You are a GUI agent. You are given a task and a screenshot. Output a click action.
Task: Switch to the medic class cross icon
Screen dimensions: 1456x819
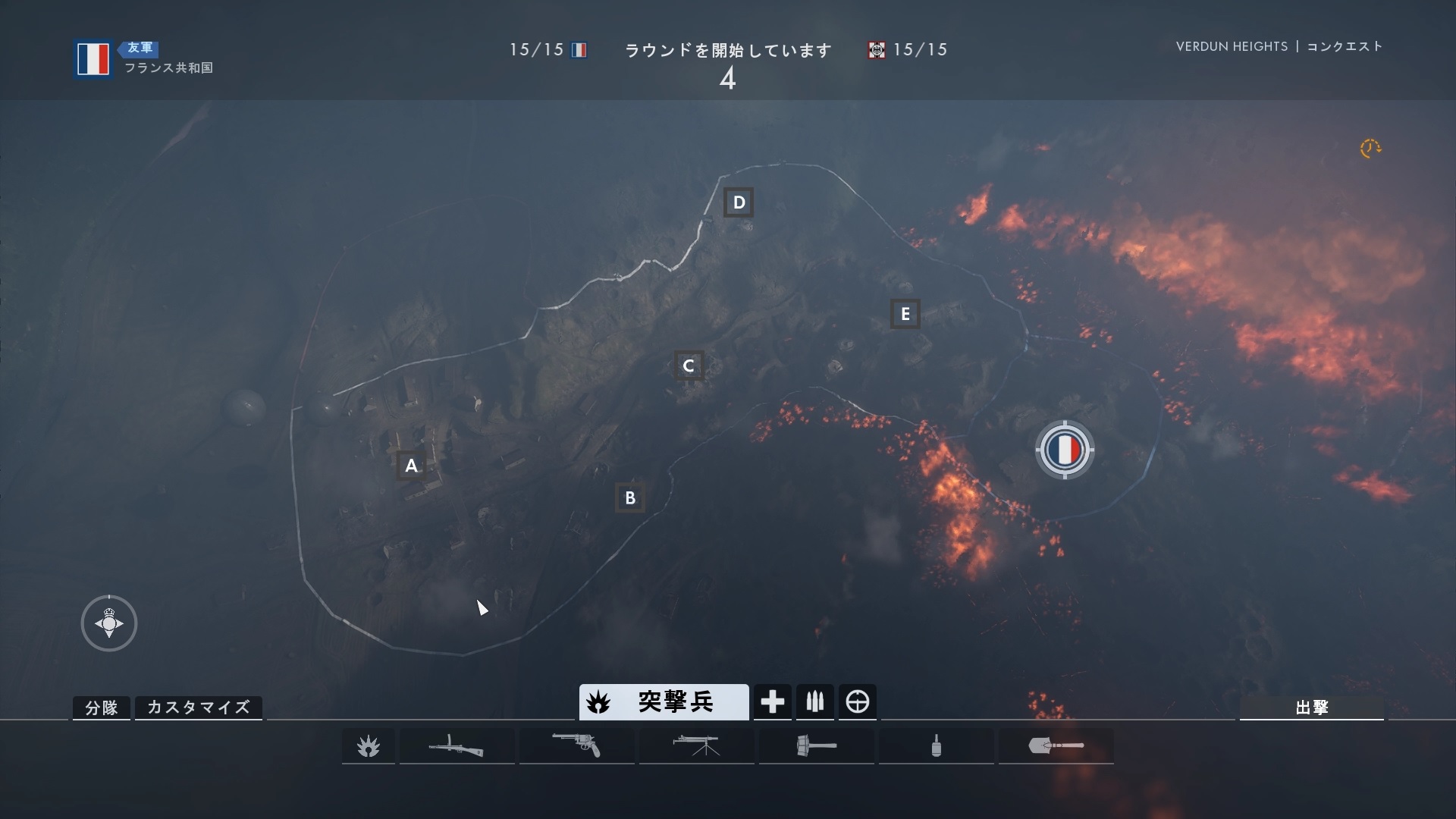point(772,702)
